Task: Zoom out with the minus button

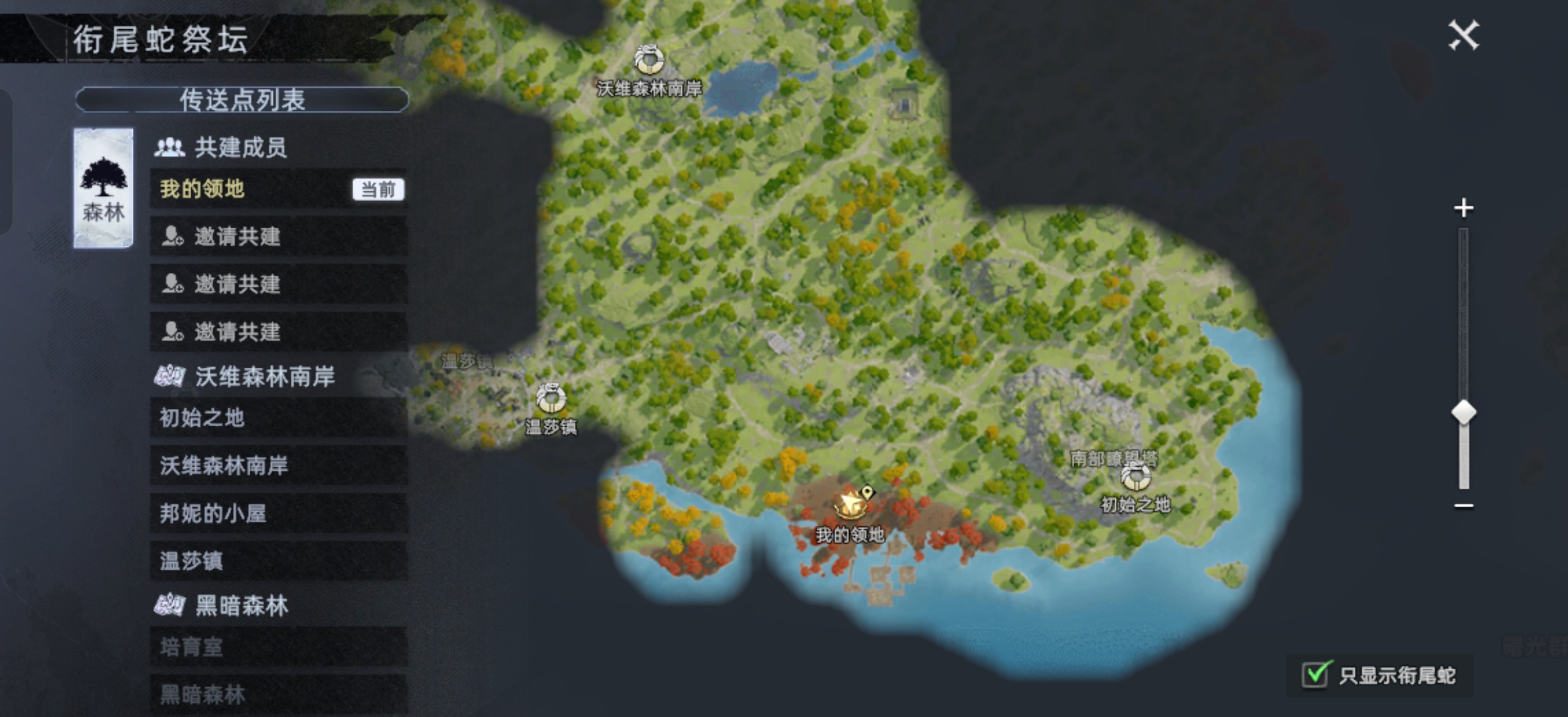Action: pyautogui.click(x=1464, y=506)
